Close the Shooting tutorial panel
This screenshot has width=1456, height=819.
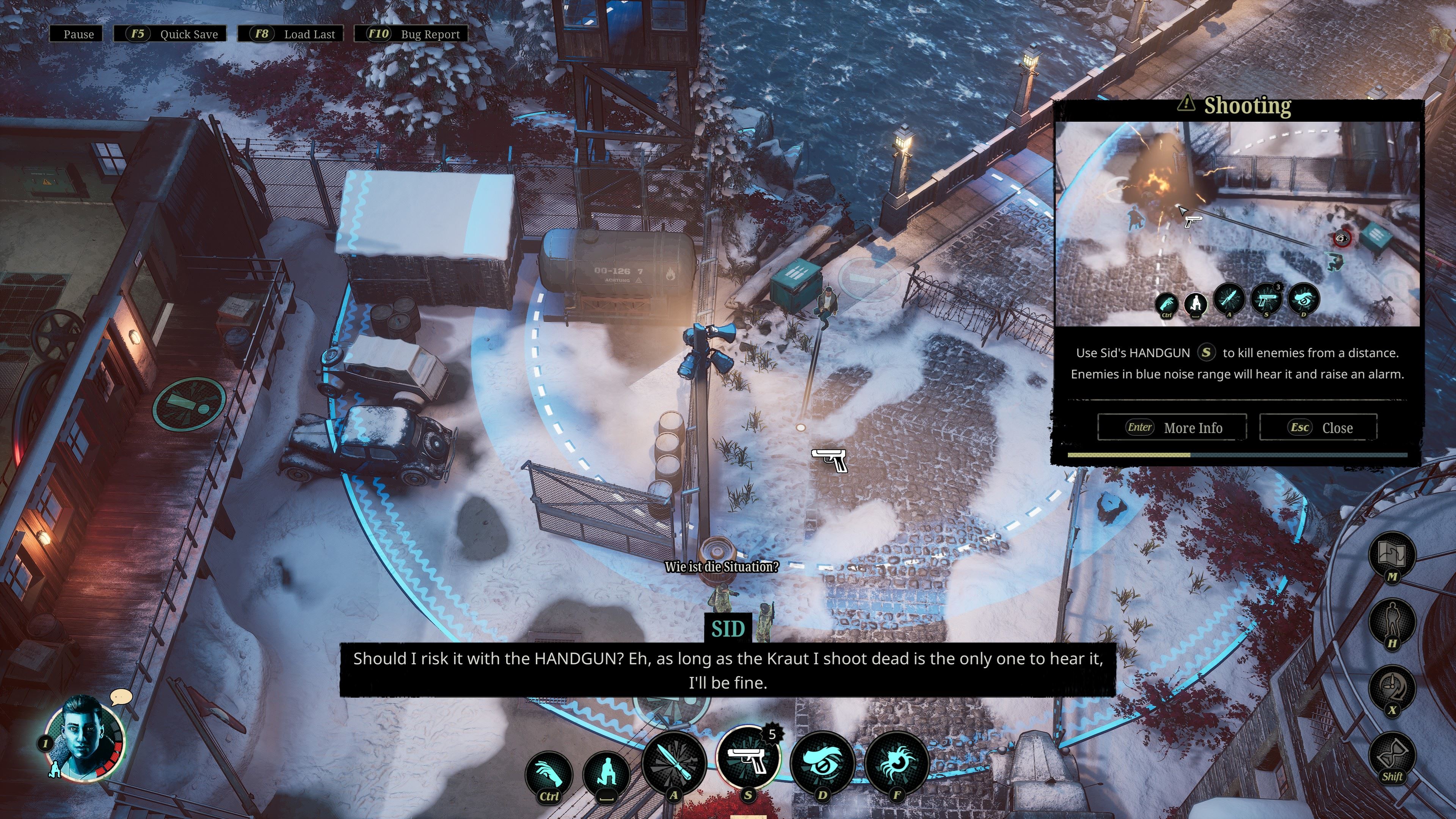click(1318, 427)
